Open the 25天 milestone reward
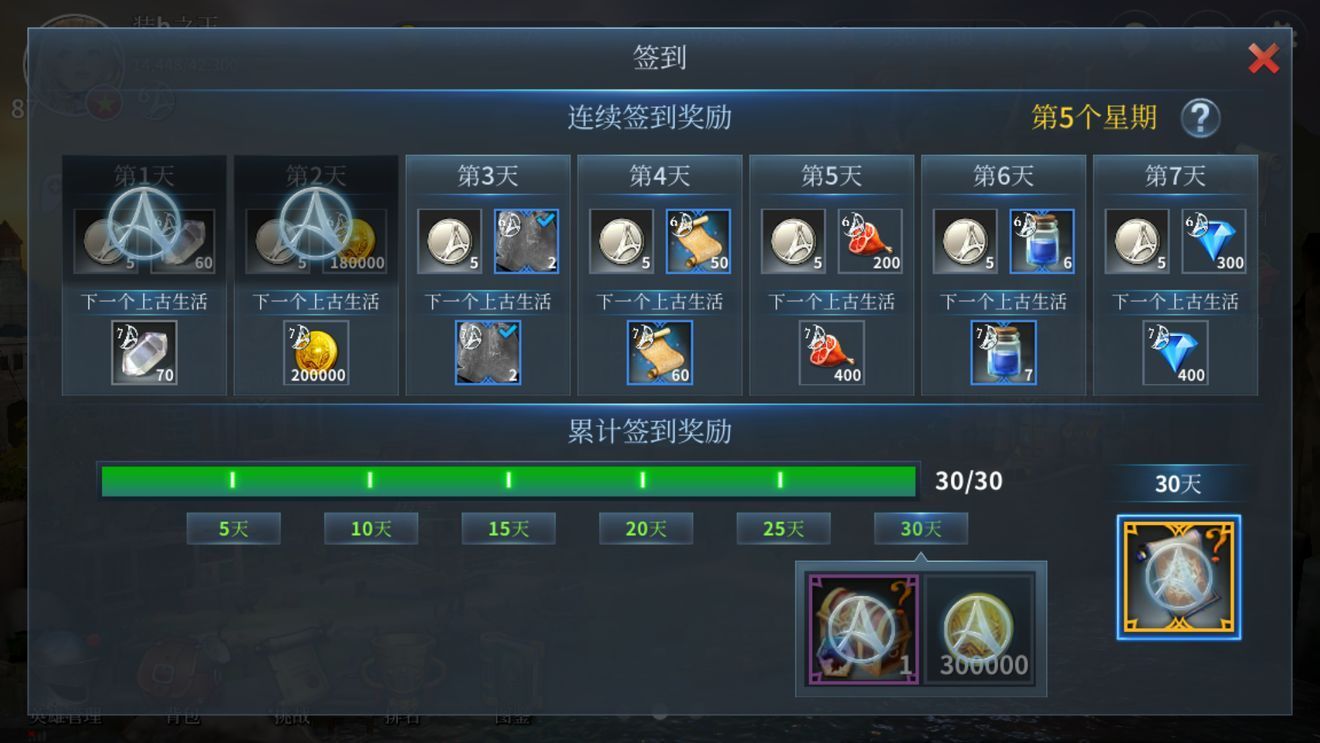 pyautogui.click(x=783, y=528)
